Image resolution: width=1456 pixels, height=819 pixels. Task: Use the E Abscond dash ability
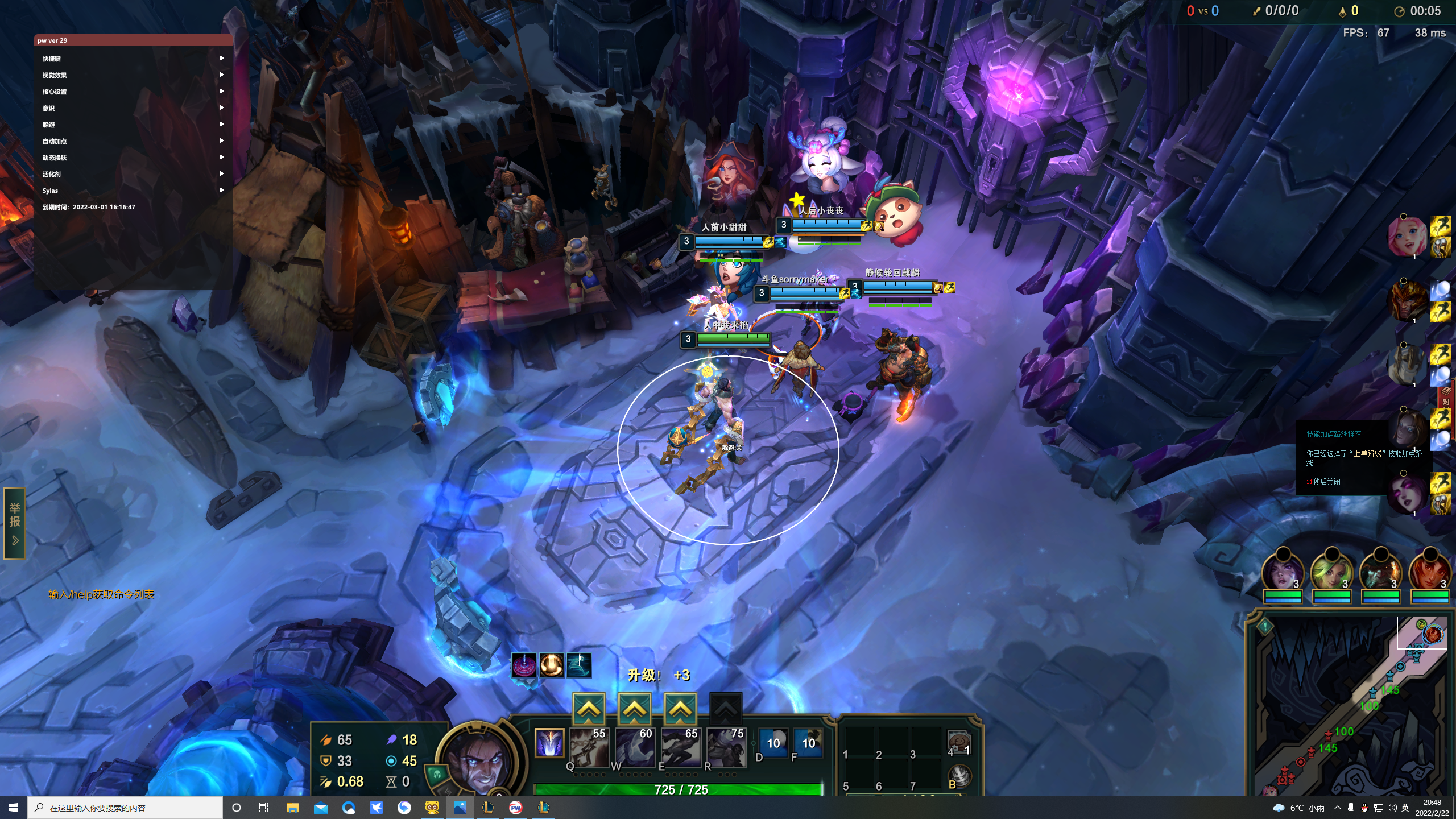pos(680,747)
